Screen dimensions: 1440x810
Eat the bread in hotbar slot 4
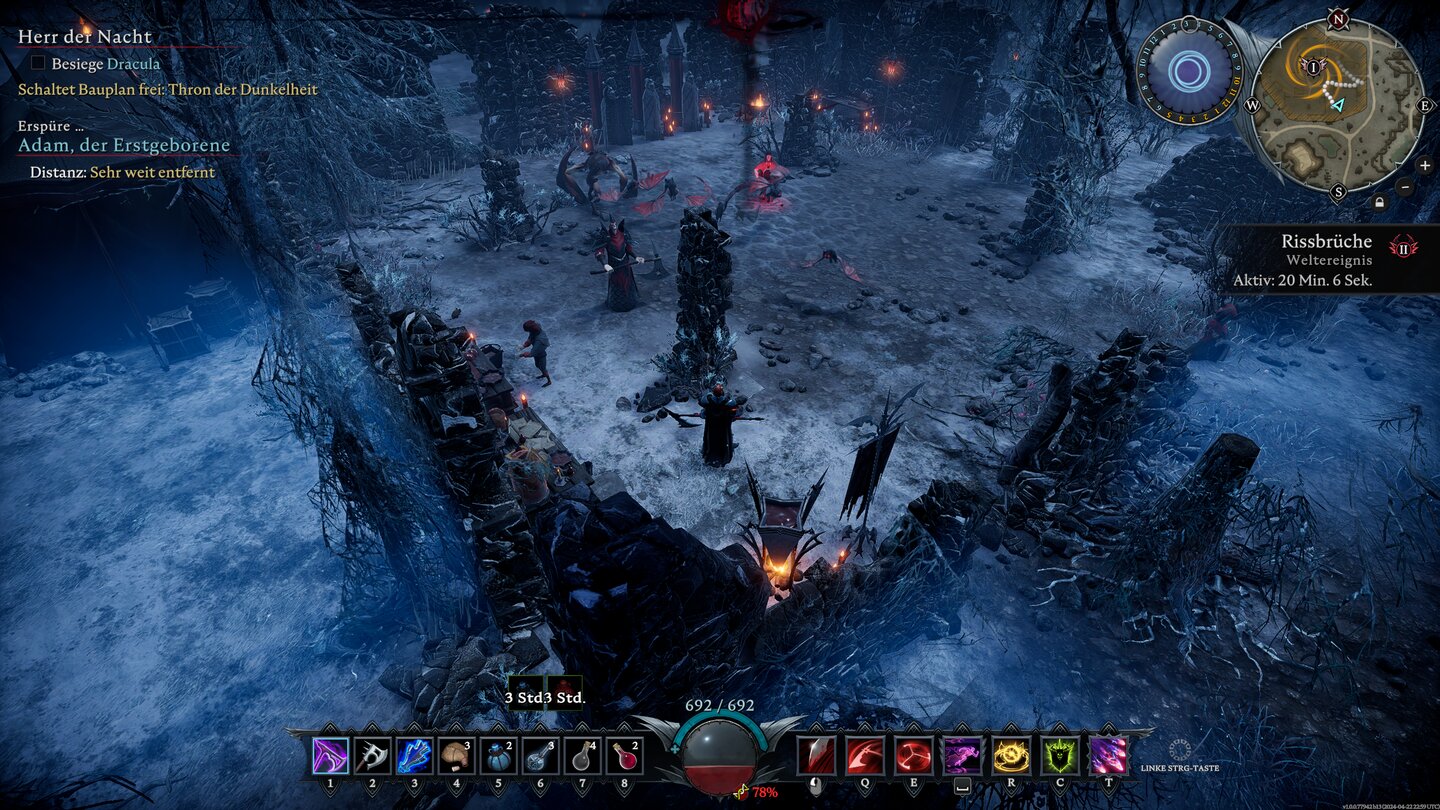[456, 756]
